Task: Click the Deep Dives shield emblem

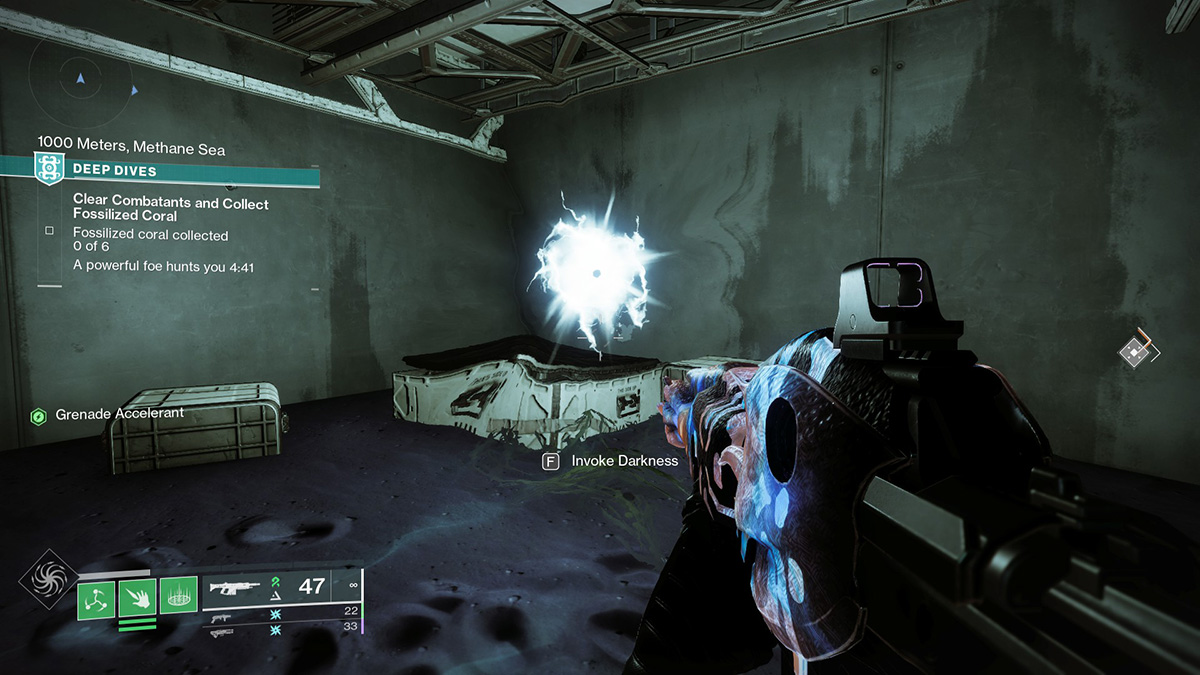Action: pos(45,167)
